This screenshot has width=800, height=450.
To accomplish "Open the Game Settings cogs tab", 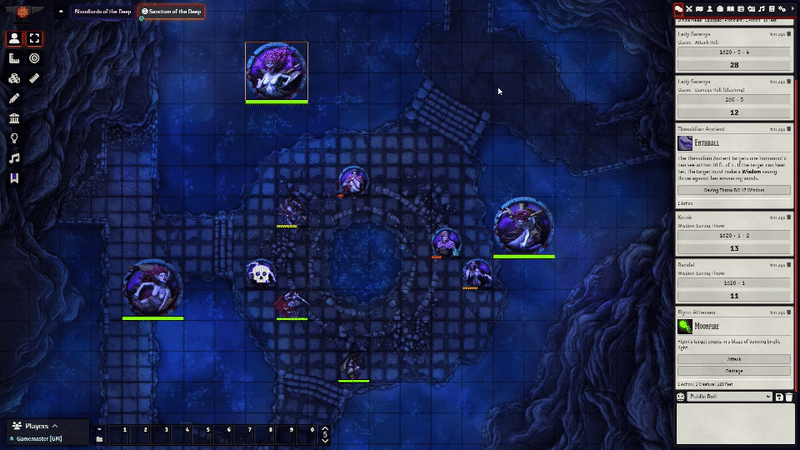I will click(x=782, y=8).
